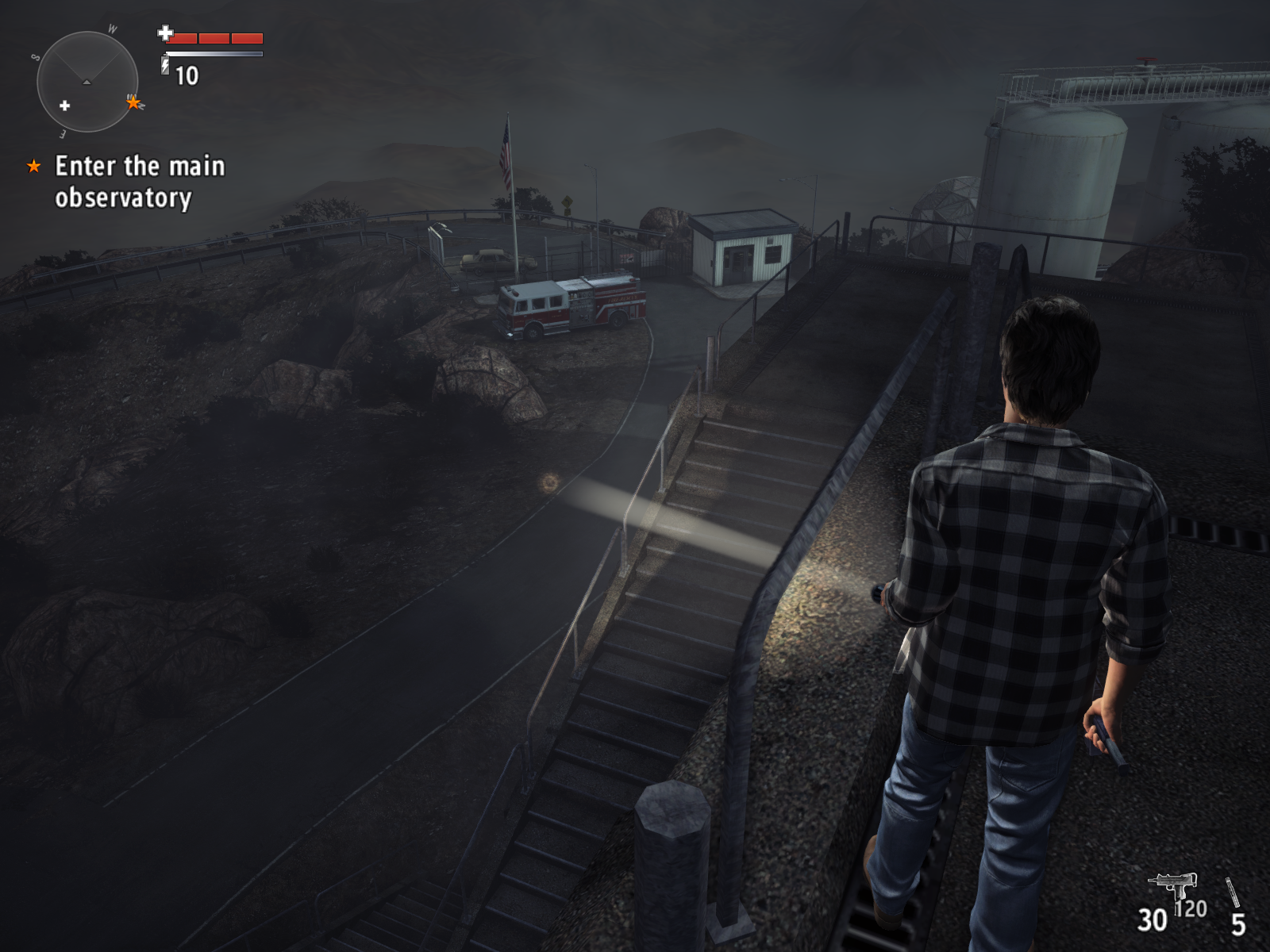Click the flashlight battery icon
This screenshot has height=952, width=1270.
click(165, 64)
